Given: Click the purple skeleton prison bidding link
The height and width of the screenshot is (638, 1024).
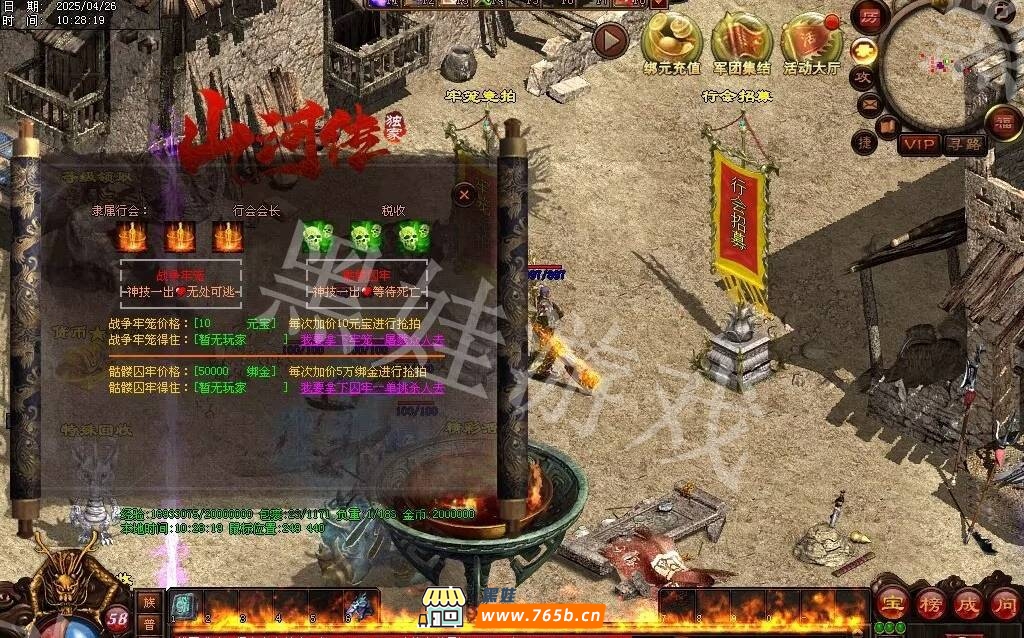Looking at the screenshot, I should pyautogui.click(x=372, y=388).
